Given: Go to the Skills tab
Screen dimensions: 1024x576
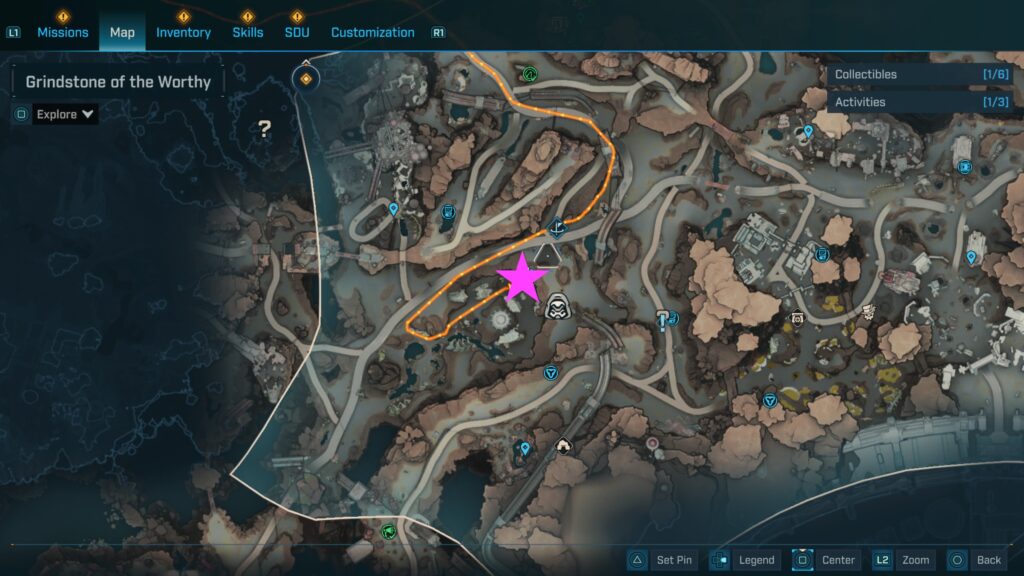Looking at the screenshot, I should coord(247,32).
